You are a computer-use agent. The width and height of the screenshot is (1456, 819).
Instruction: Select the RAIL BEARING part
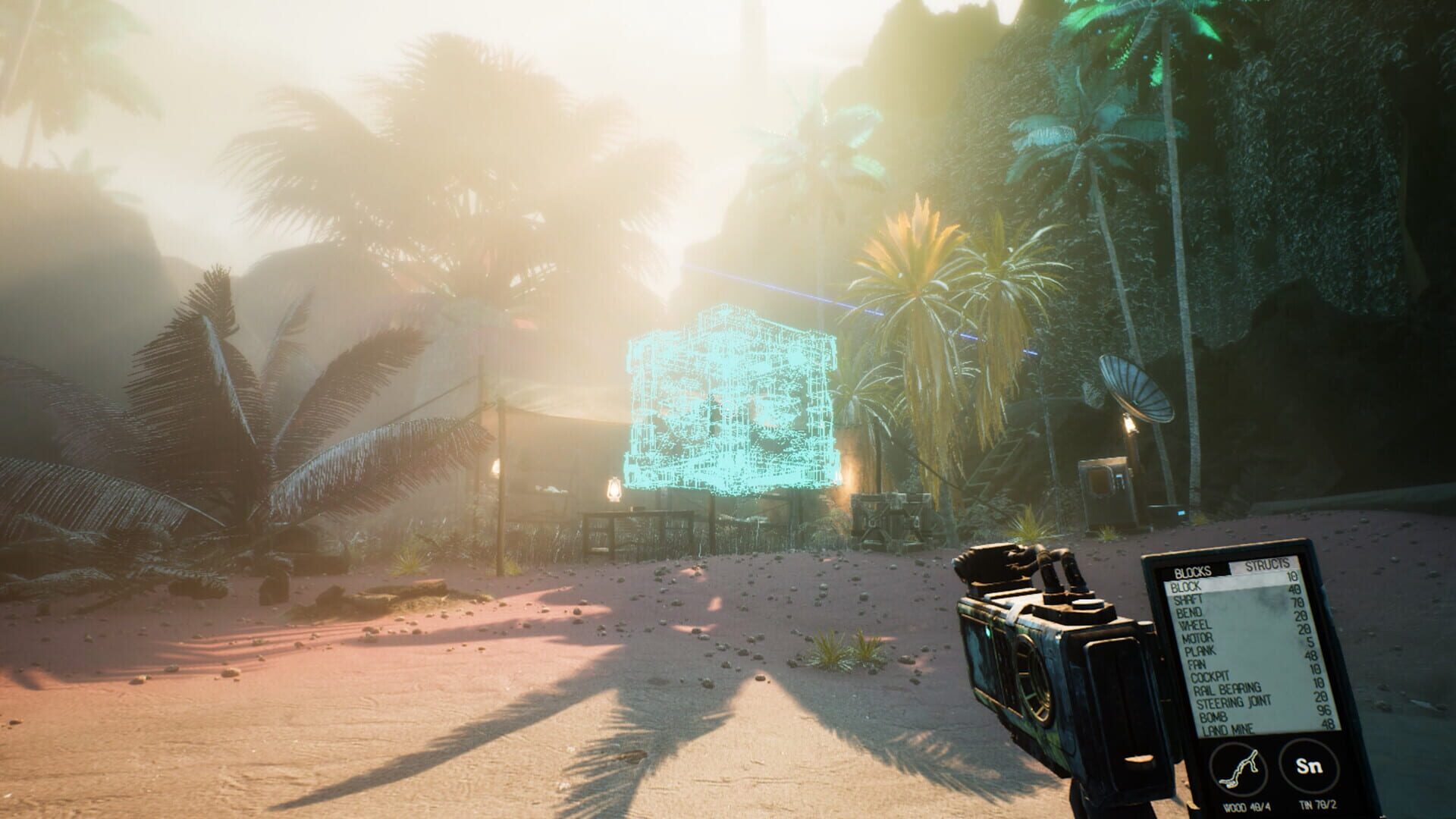1227,689
